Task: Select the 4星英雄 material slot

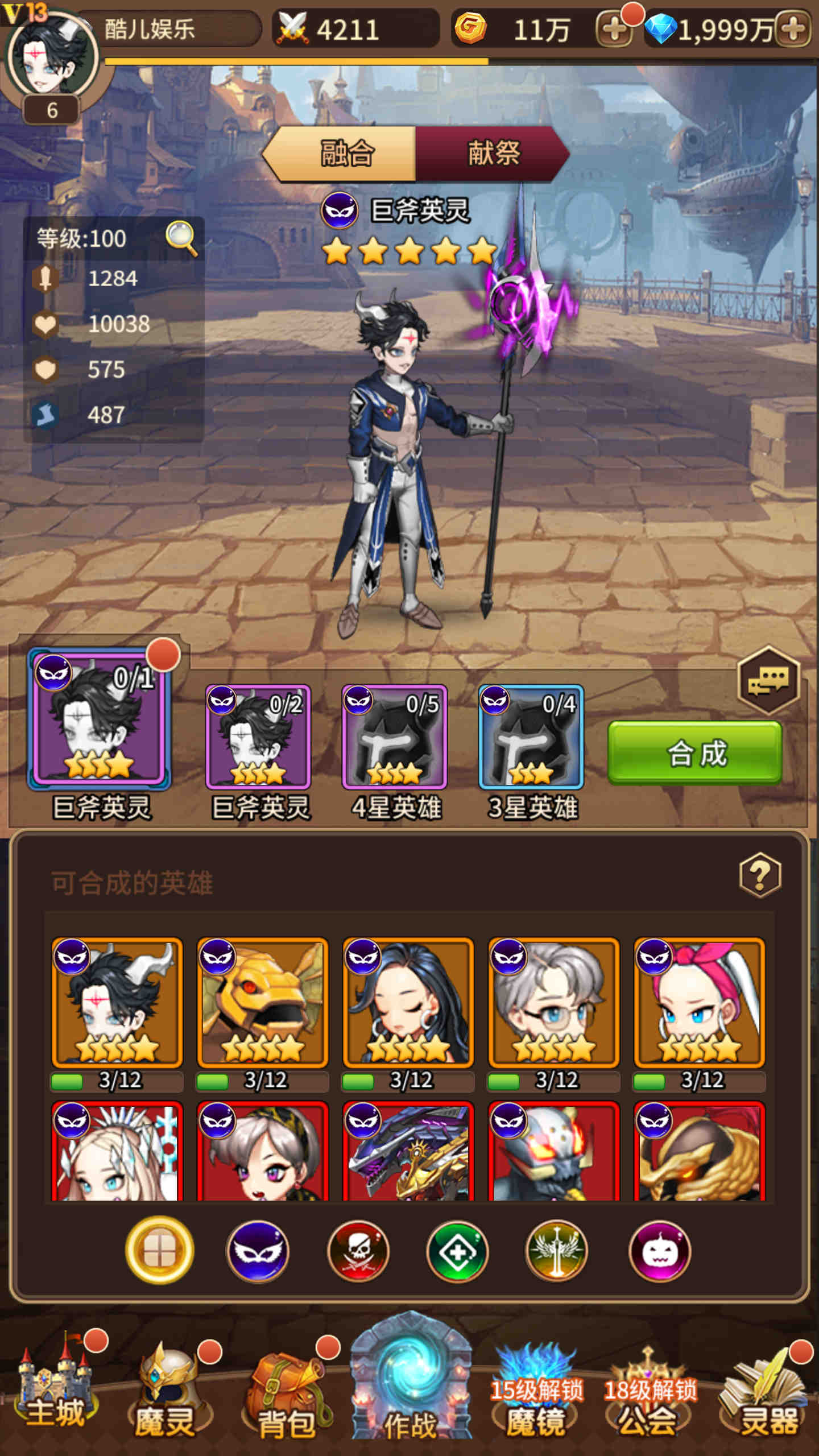Action: [x=395, y=737]
